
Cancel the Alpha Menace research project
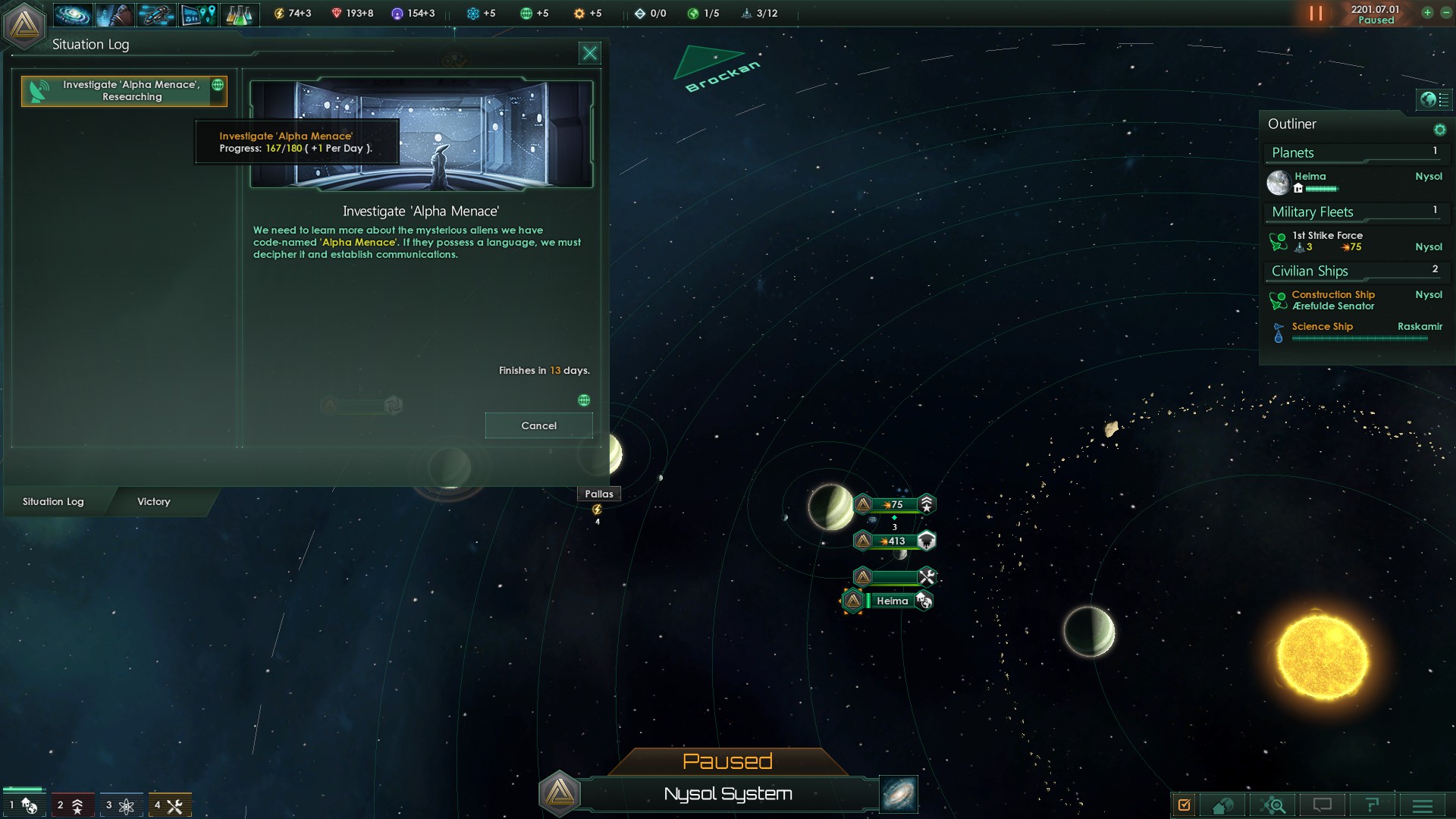click(538, 425)
